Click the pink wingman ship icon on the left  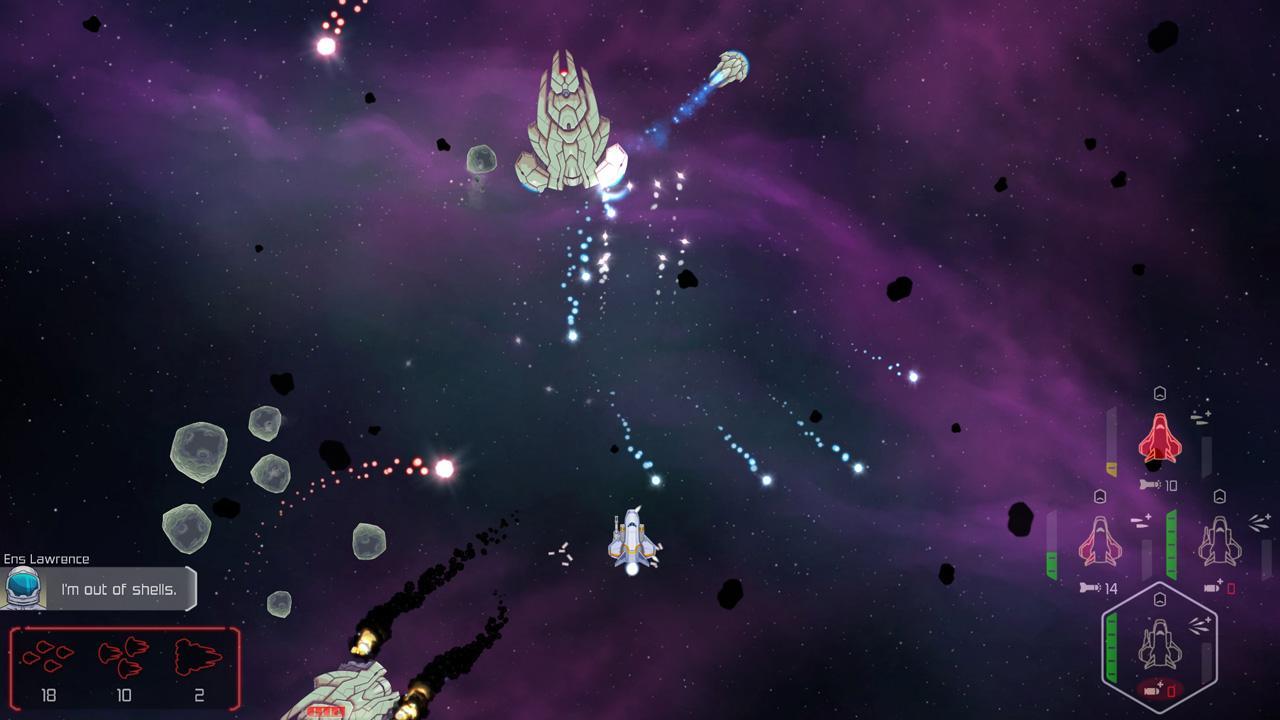coord(1100,540)
